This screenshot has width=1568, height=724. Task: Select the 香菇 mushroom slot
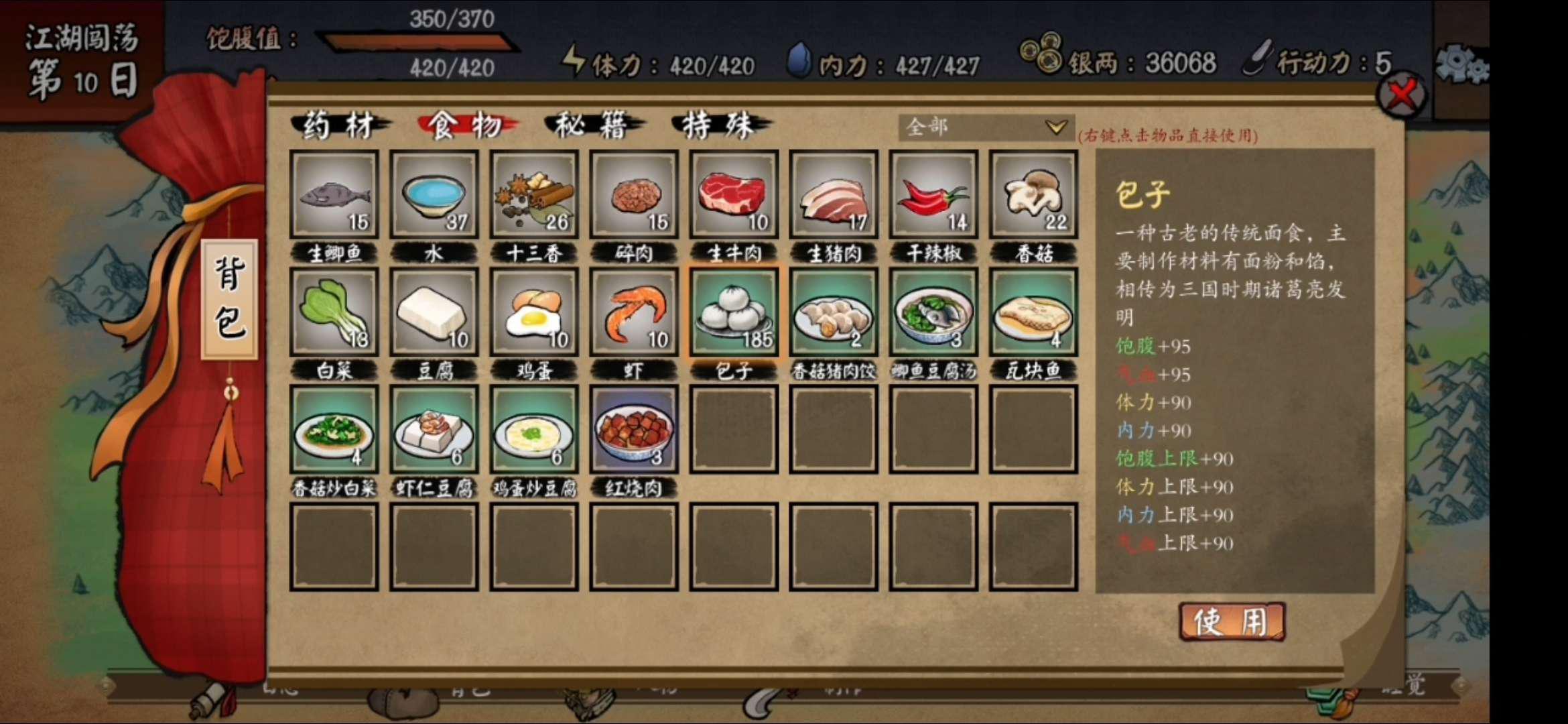tap(1033, 194)
